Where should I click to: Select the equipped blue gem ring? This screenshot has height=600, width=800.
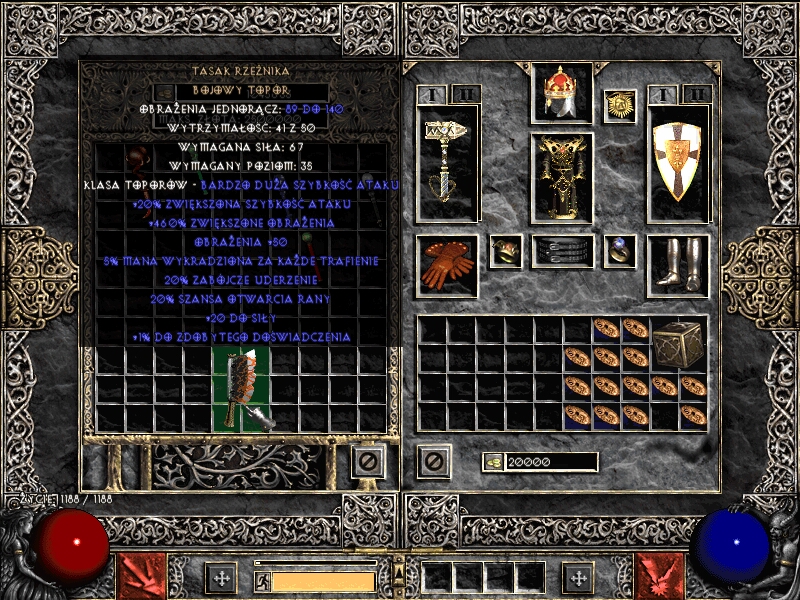(621, 251)
